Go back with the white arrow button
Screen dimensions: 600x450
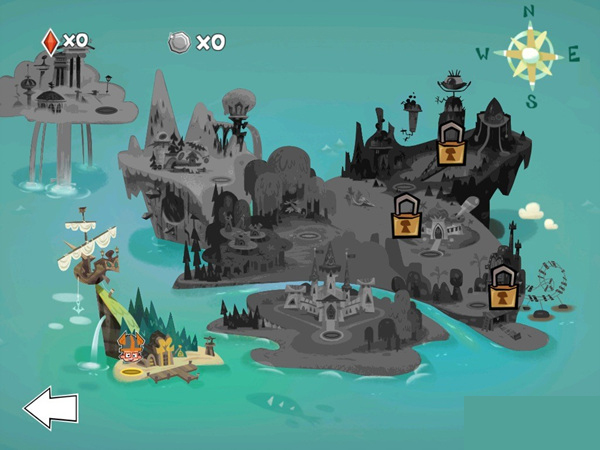(50, 408)
